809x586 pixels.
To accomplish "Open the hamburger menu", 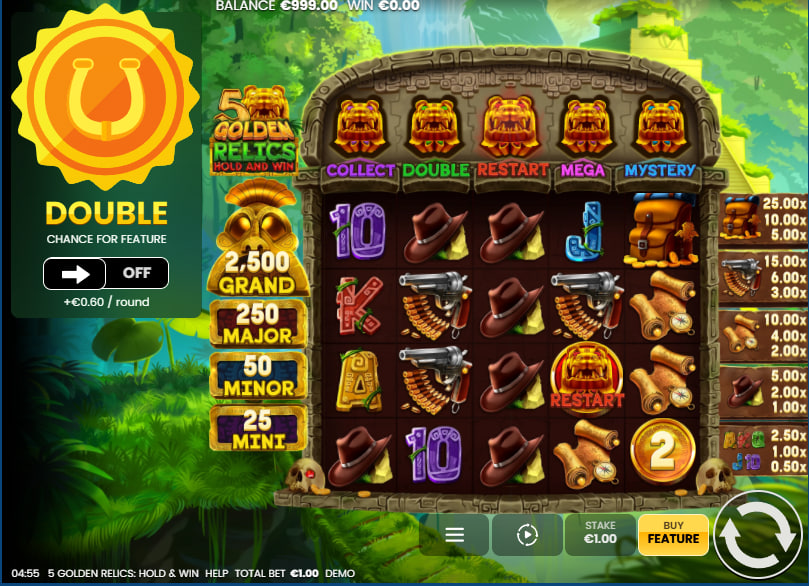I will pos(454,536).
